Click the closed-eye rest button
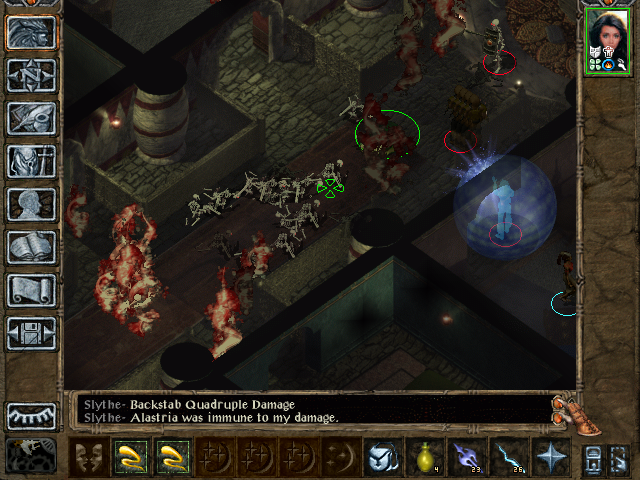This screenshot has height=480, width=640. (32, 415)
